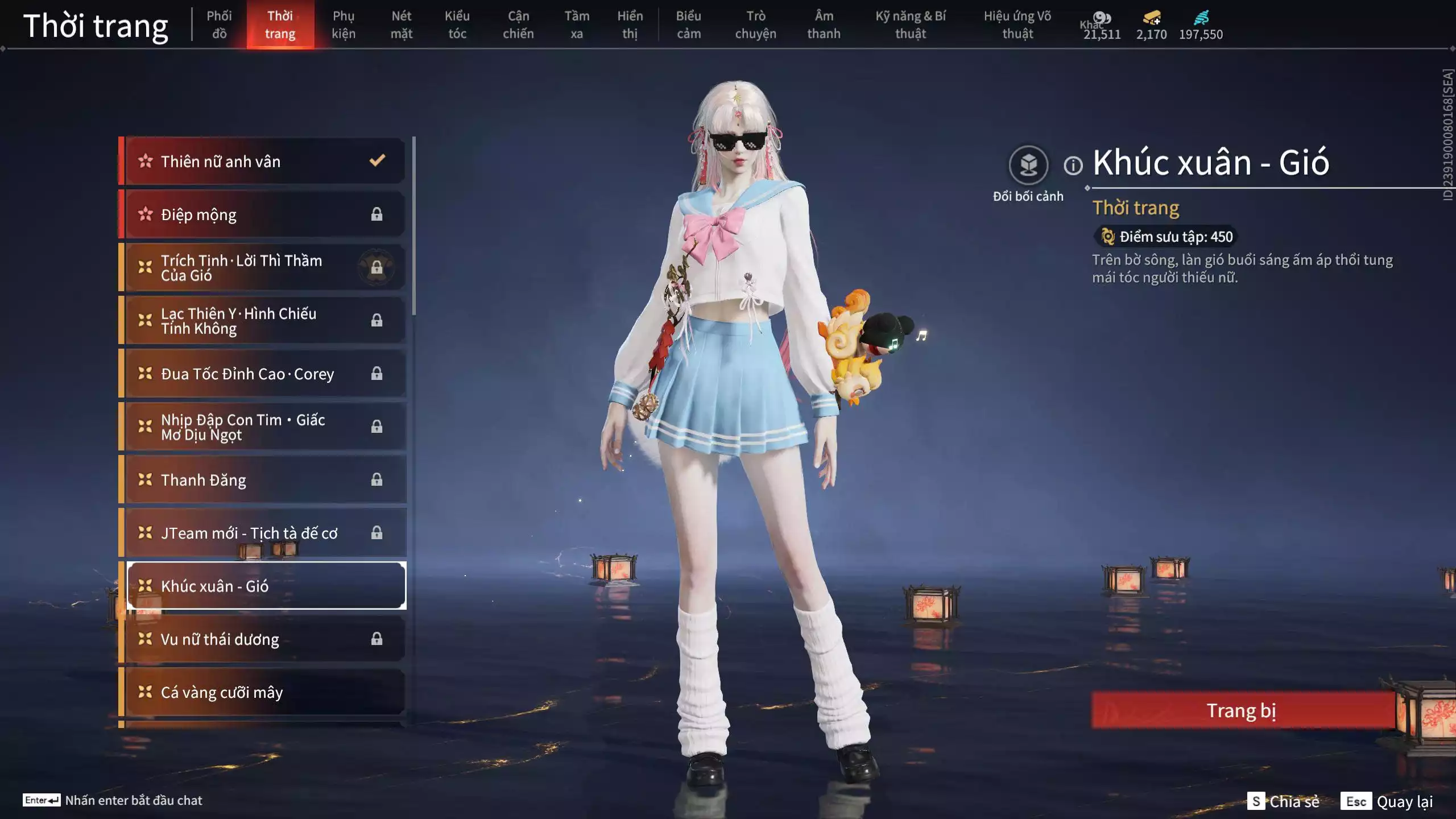Change background with Đổi bối cảnh icon
This screenshot has width=1456, height=819.
[1028, 166]
